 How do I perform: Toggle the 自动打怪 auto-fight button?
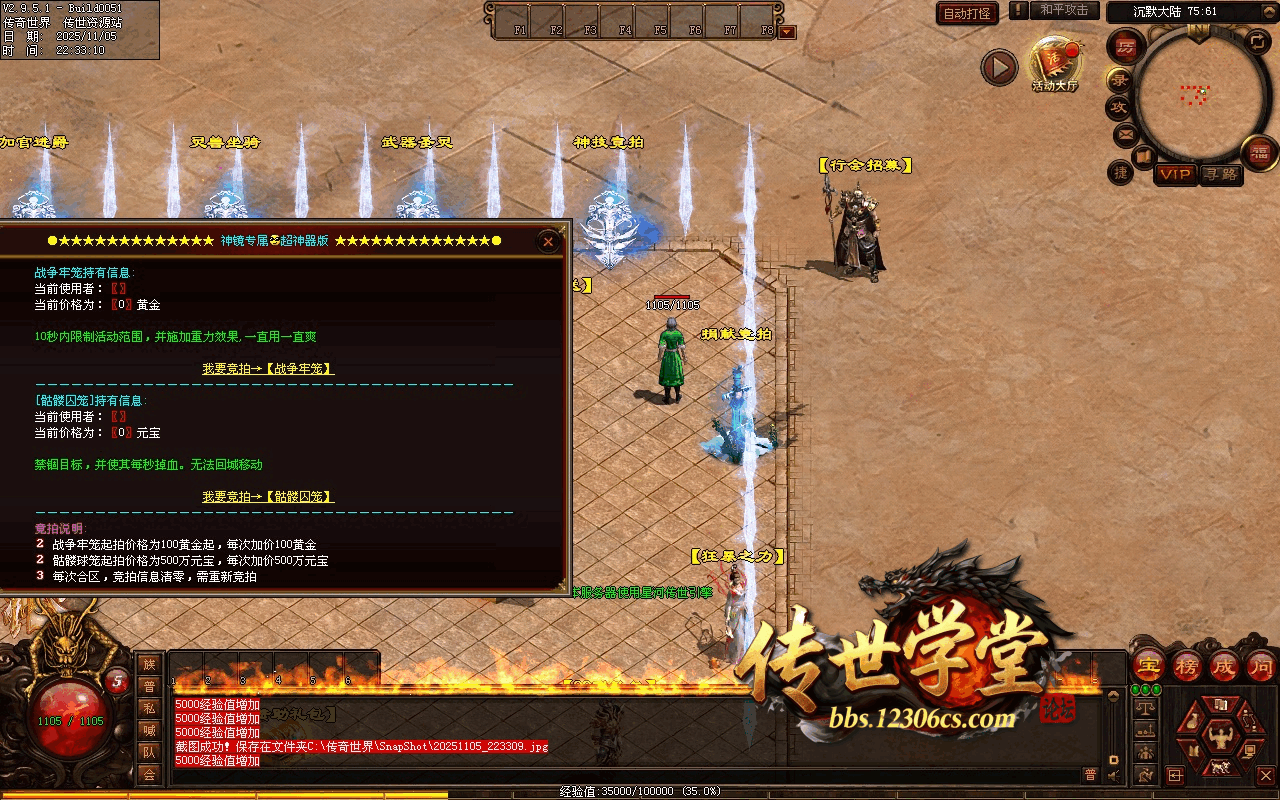pyautogui.click(x=967, y=13)
